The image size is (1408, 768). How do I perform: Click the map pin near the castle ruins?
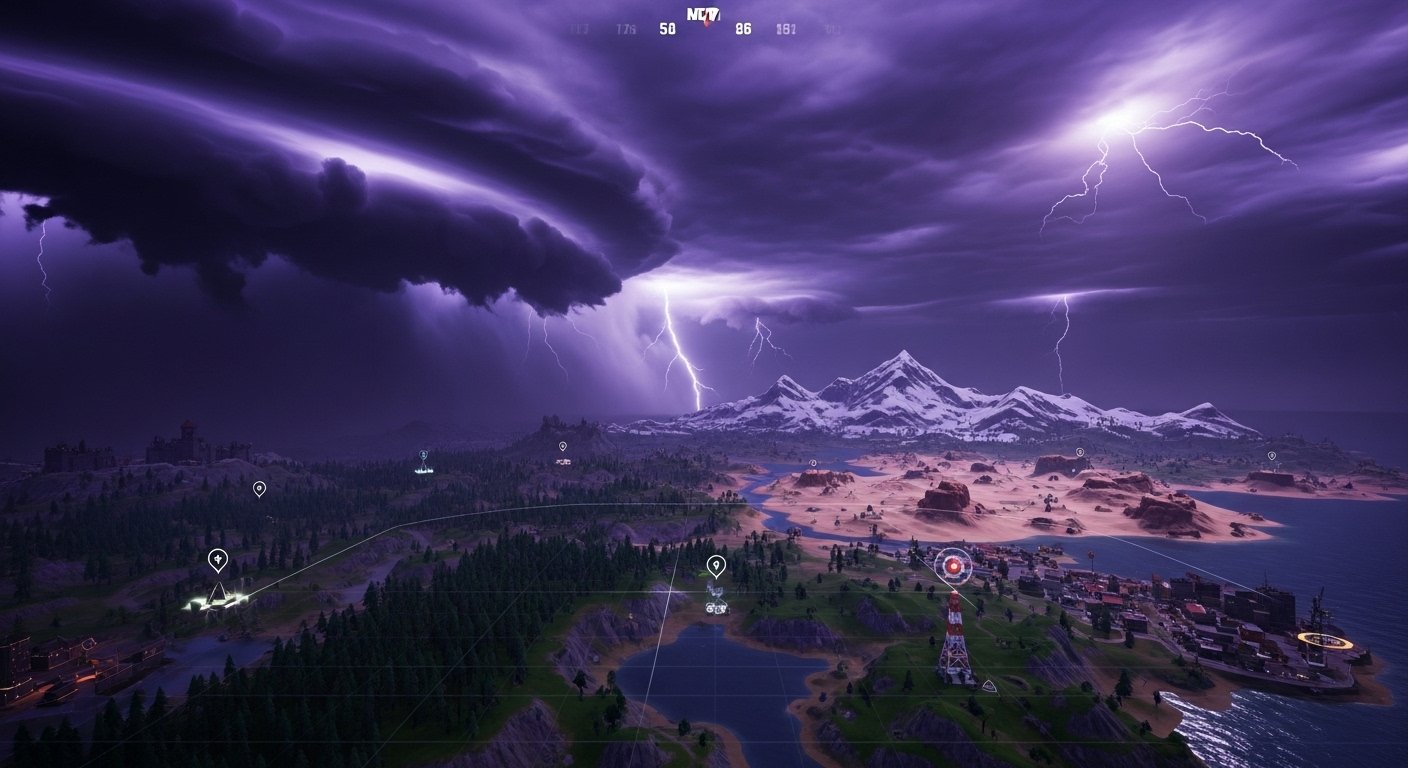(259, 488)
